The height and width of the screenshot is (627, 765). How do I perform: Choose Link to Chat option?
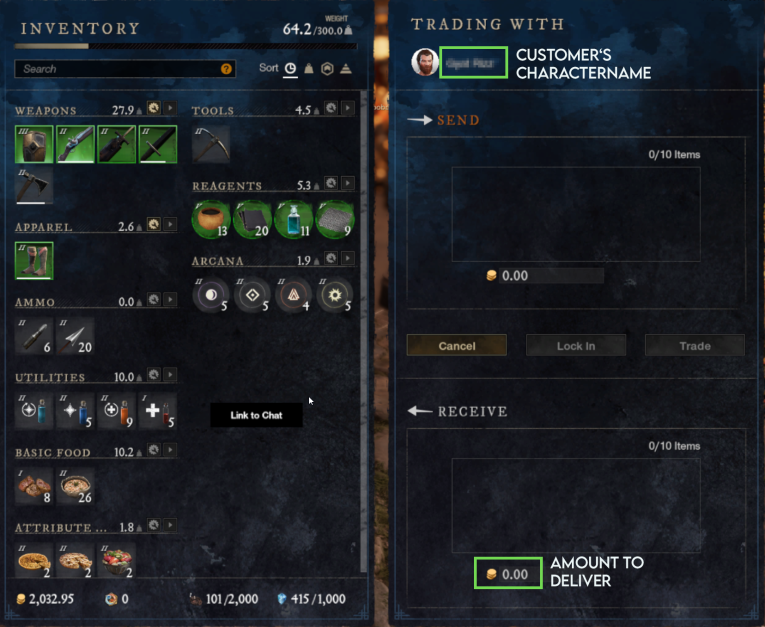[256, 415]
